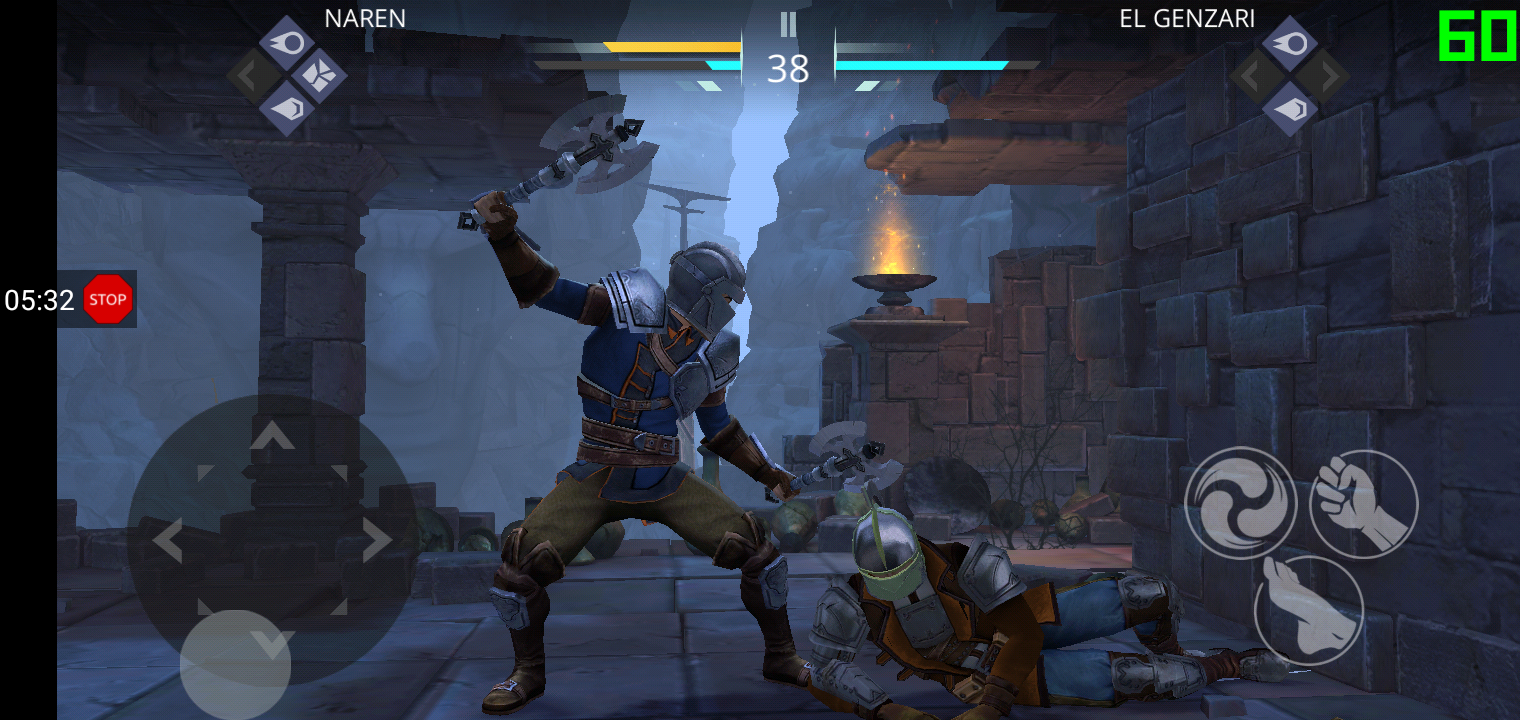The image size is (1520, 720).
Task: Activate the swirling shadow ability button
Action: click(1240, 503)
